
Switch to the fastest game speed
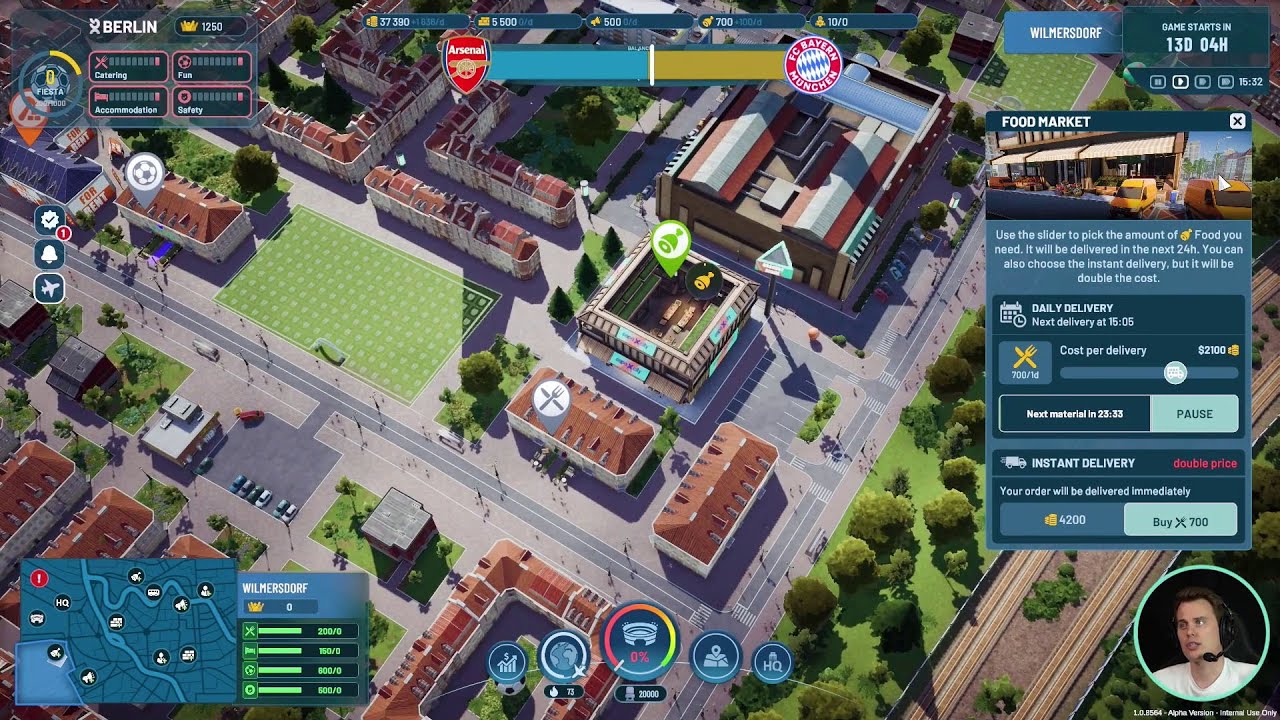pos(1224,82)
